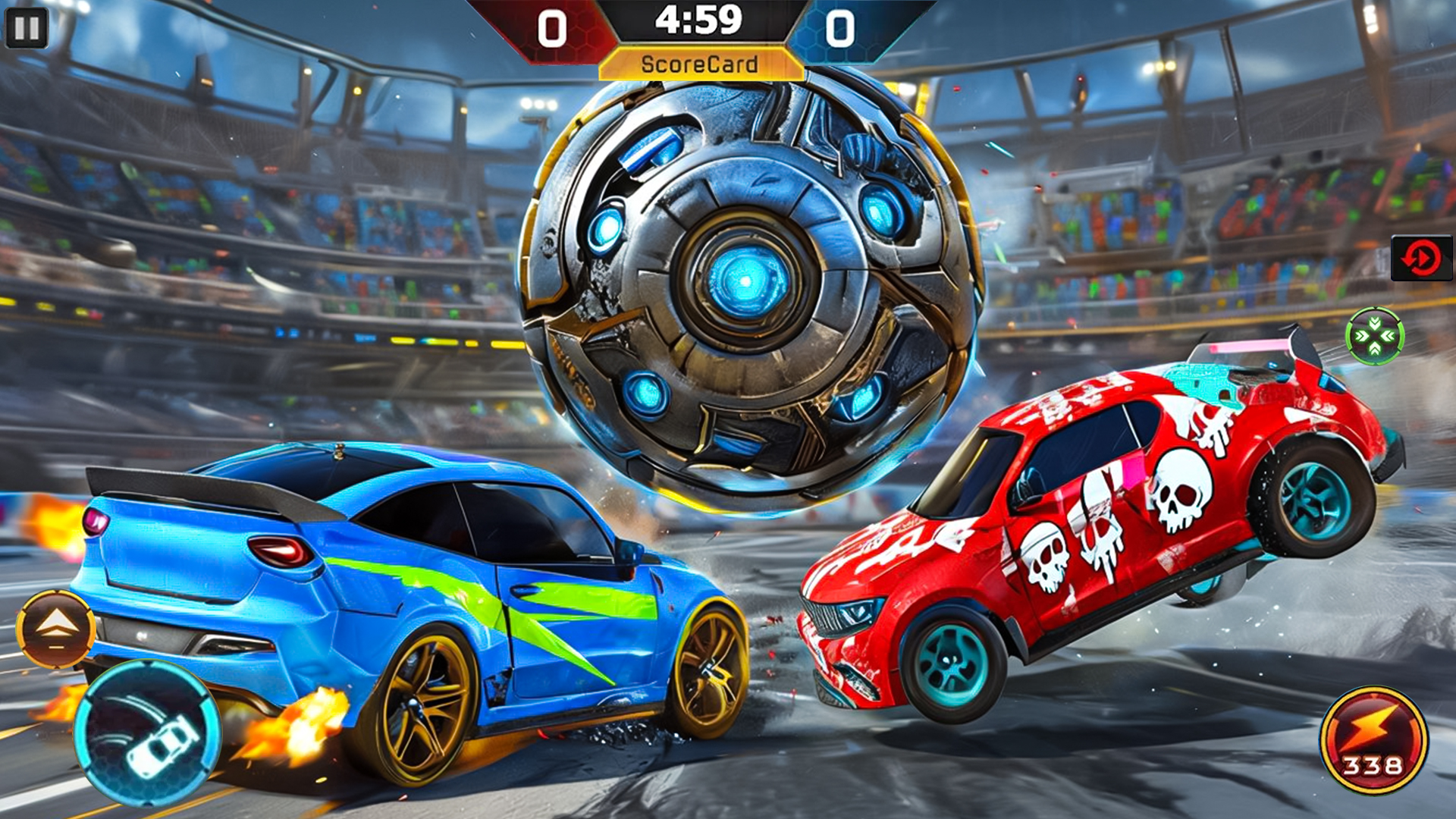Switch to the ScoreCard tab

point(699,64)
